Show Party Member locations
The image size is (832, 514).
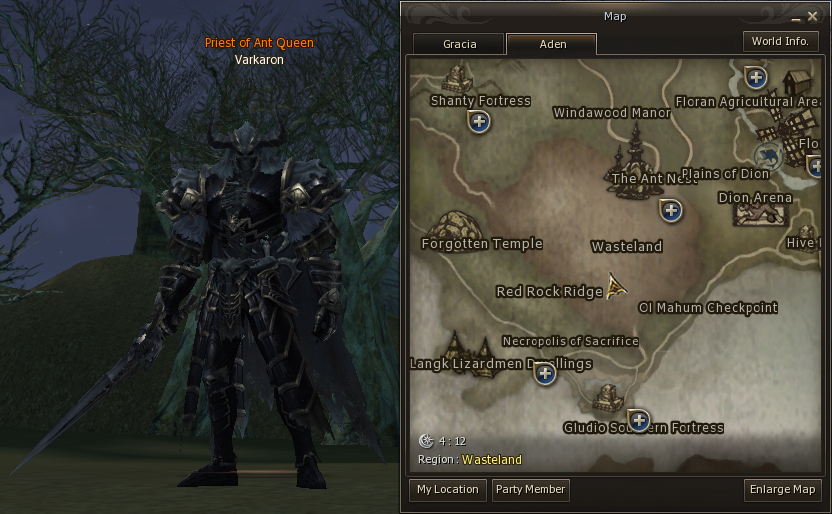531,490
